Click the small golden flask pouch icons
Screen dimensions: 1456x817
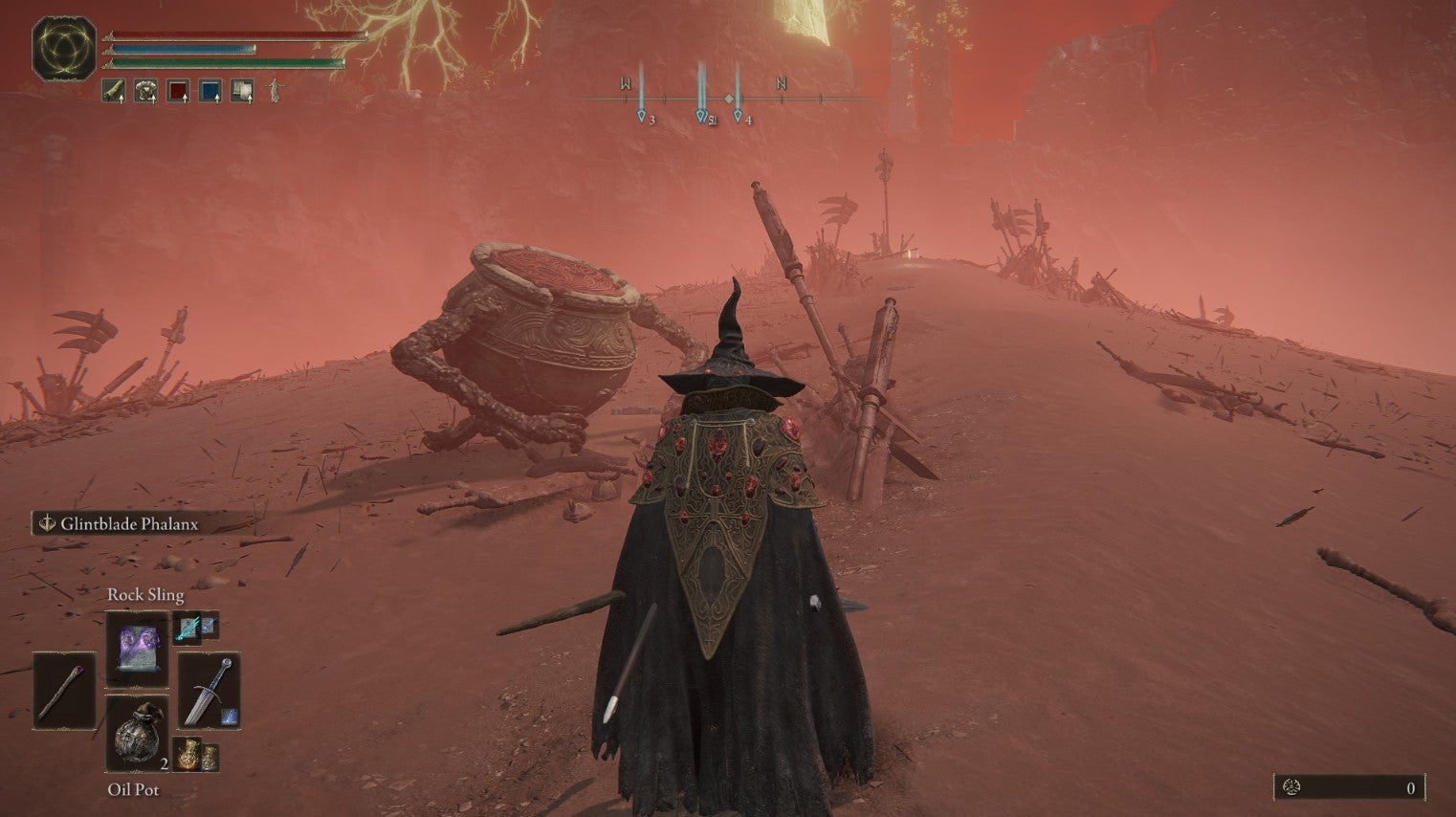[x=196, y=757]
